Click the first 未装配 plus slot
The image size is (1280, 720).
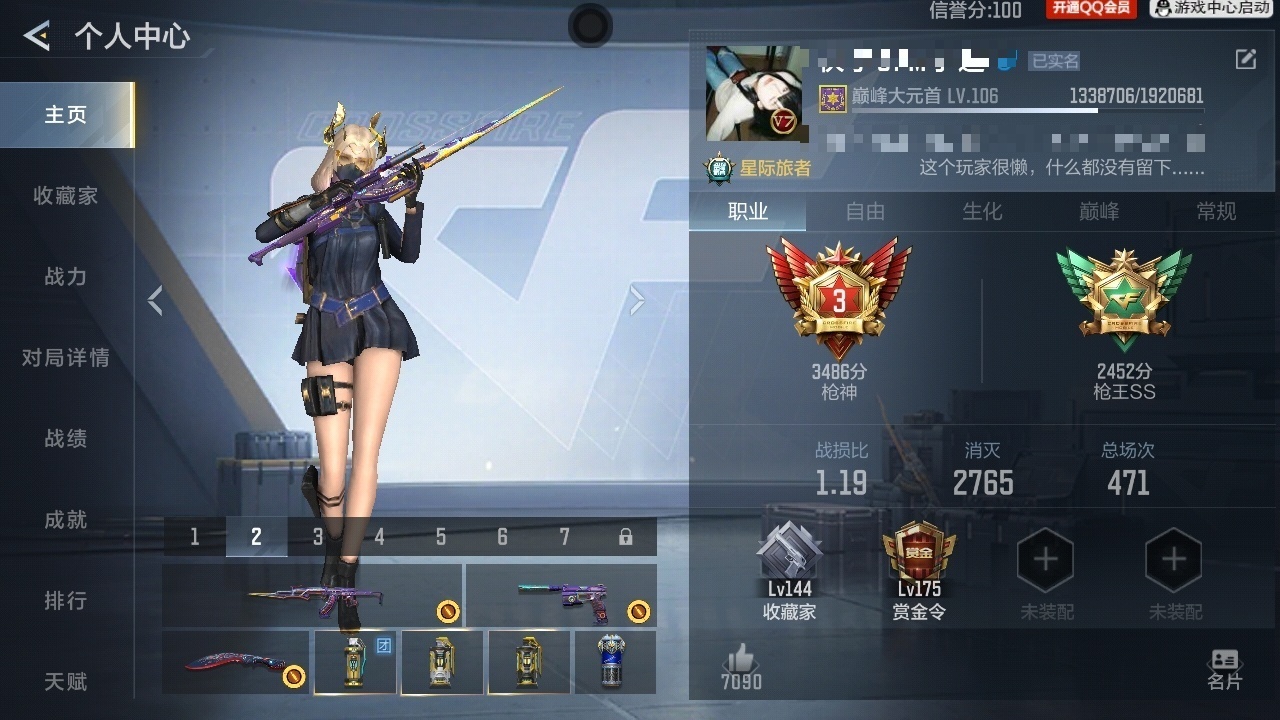[1045, 560]
